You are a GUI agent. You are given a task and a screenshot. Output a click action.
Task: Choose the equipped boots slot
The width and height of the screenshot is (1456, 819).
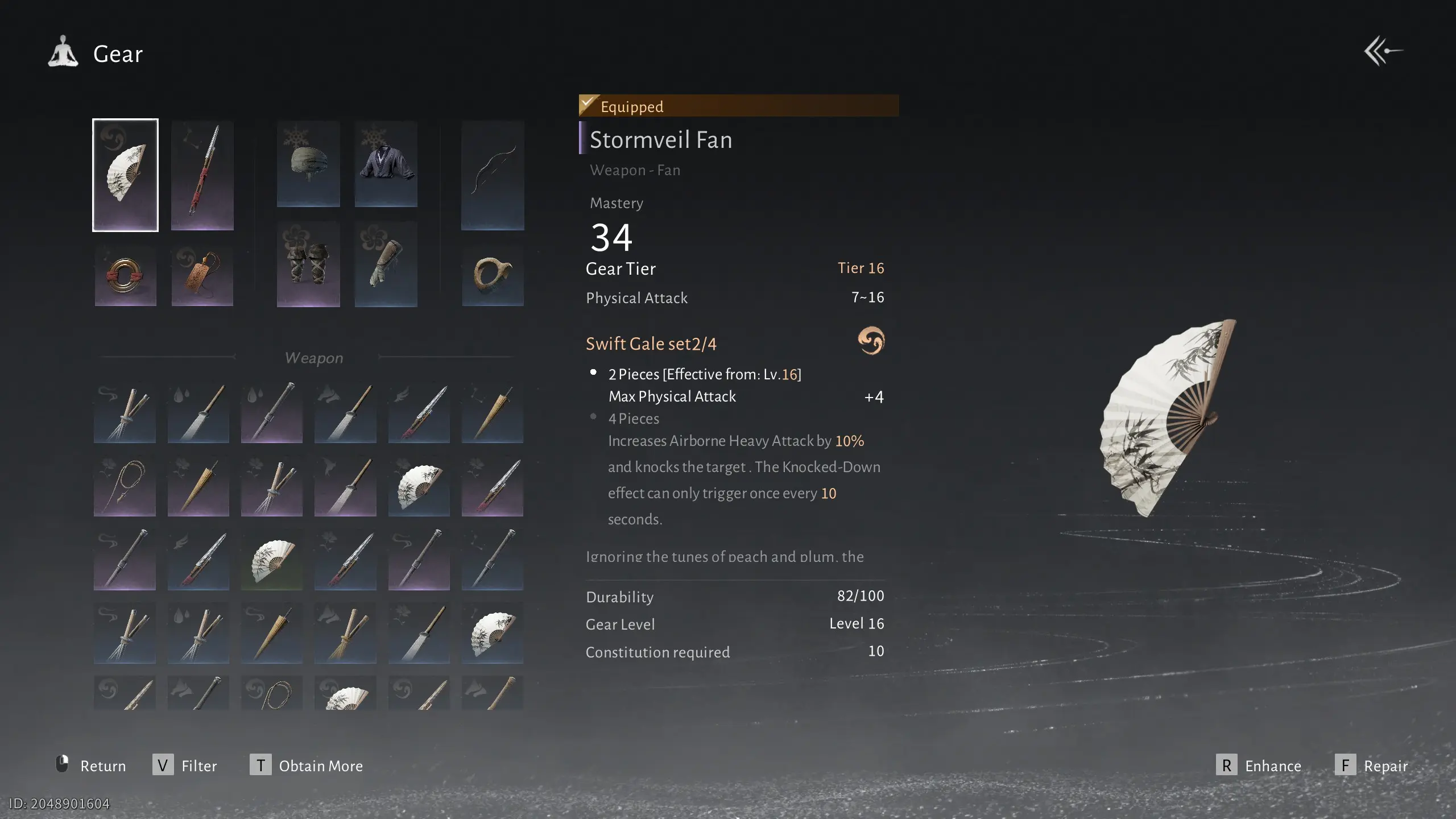[308, 265]
